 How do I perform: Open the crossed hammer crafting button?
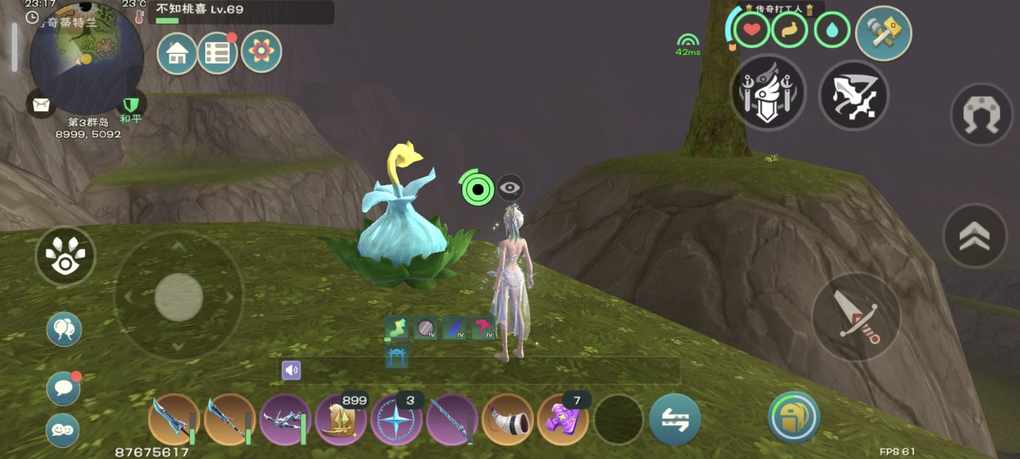coord(883,33)
